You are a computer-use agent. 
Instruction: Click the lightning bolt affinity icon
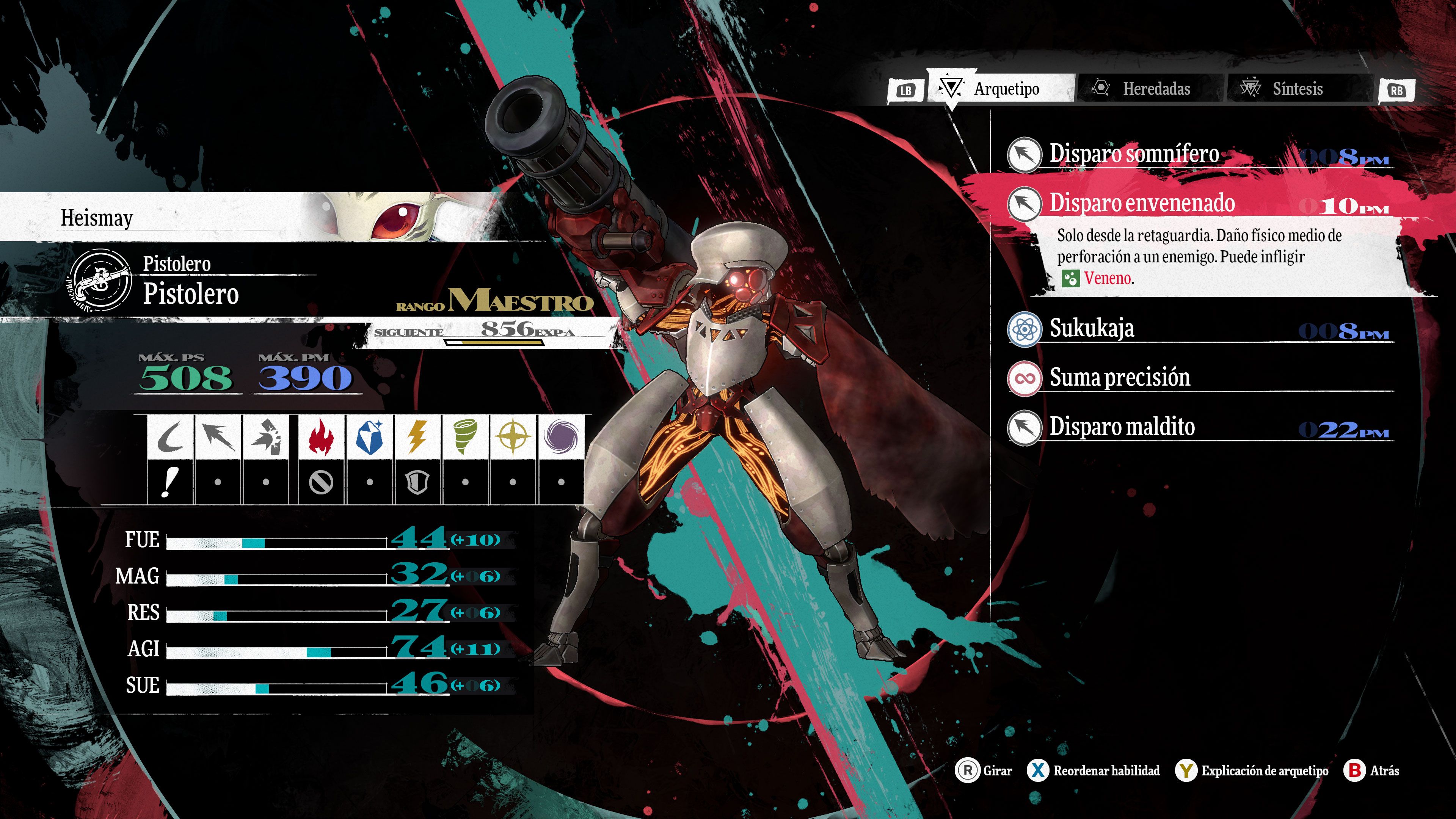(x=417, y=437)
